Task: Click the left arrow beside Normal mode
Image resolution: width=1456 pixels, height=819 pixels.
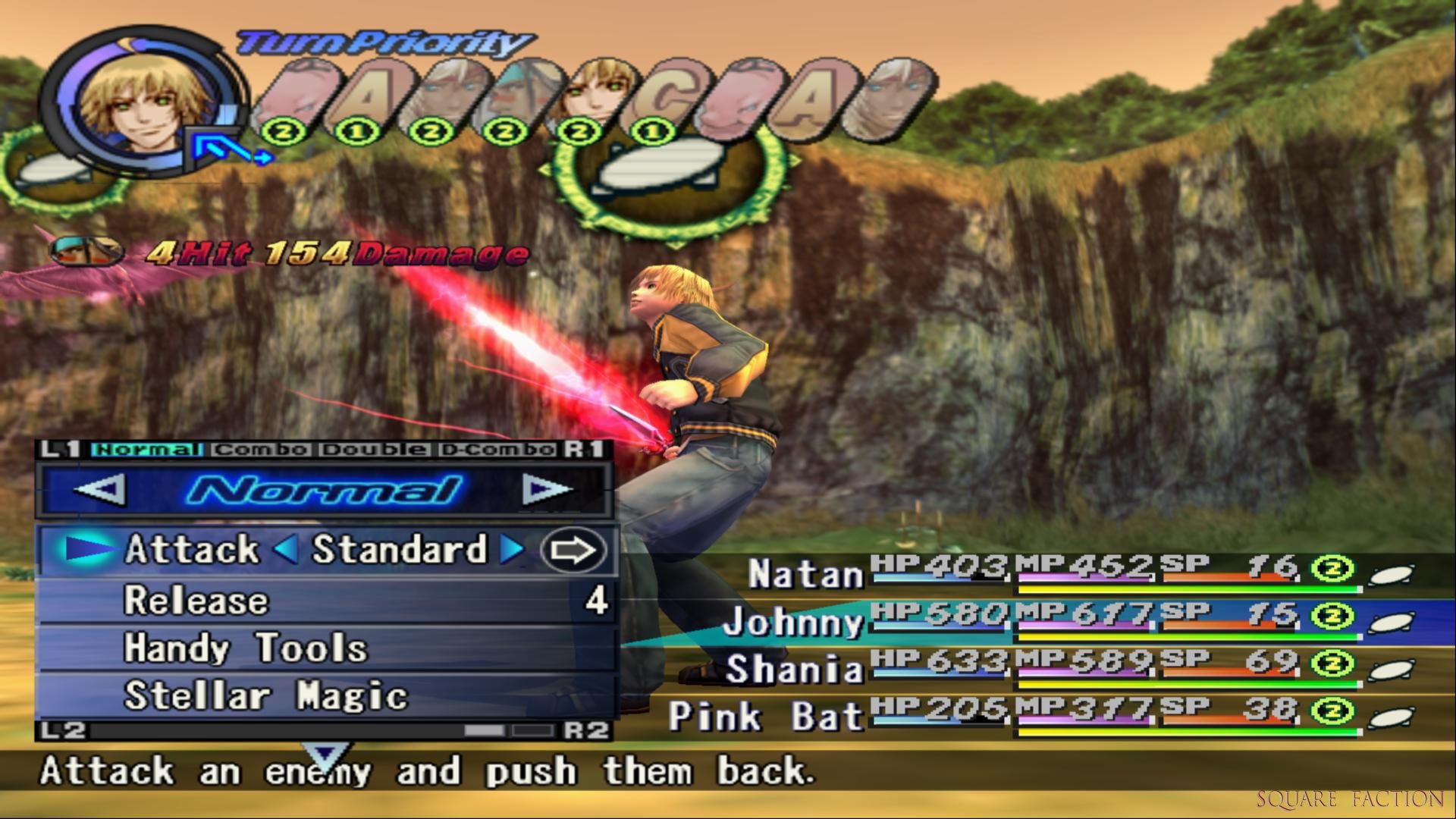Action: 101,490
